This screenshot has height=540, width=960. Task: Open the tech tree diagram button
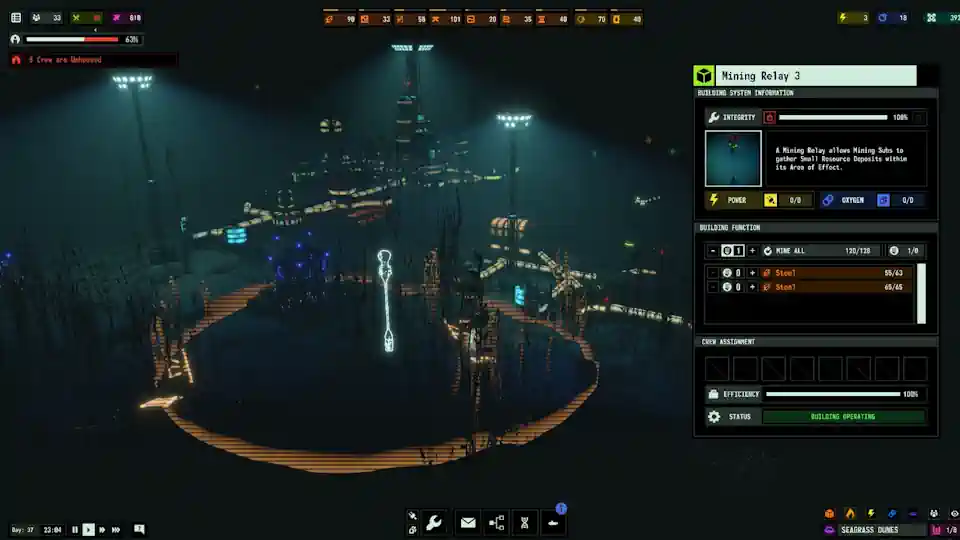click(x=496, y=522)
